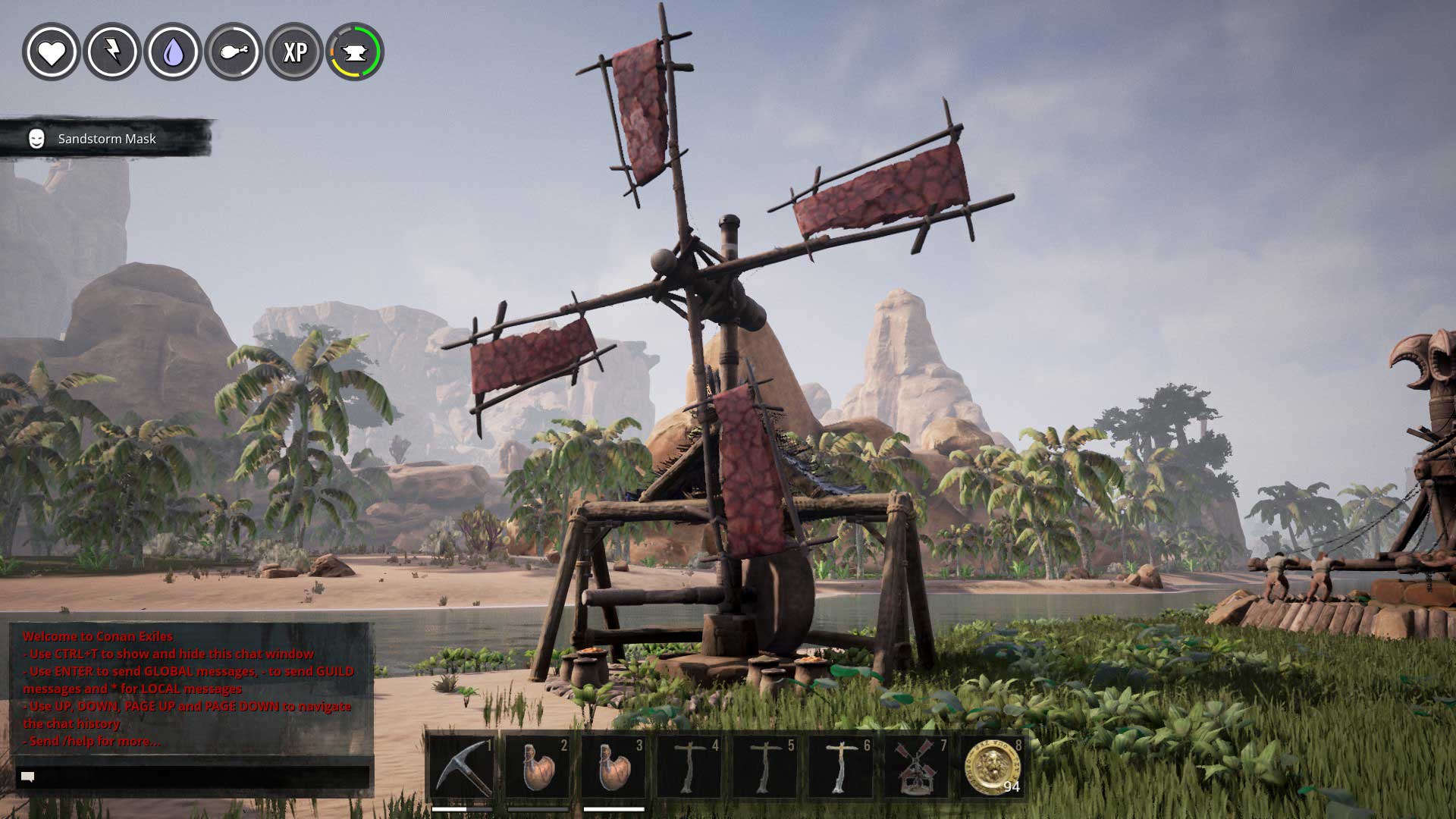Select the gold coin stack of 94

[992, 767]
